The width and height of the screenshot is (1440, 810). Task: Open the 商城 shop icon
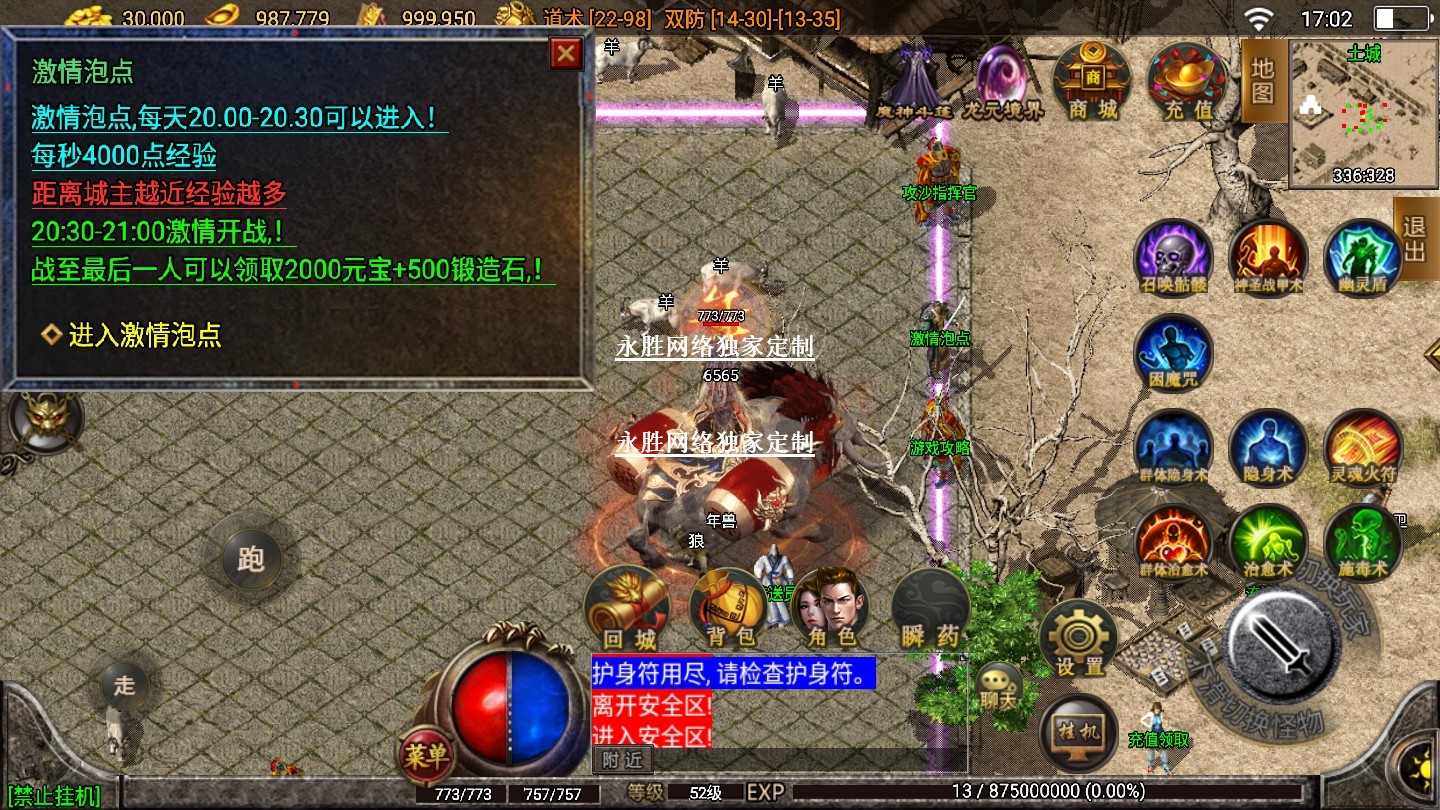(1092, 81)
